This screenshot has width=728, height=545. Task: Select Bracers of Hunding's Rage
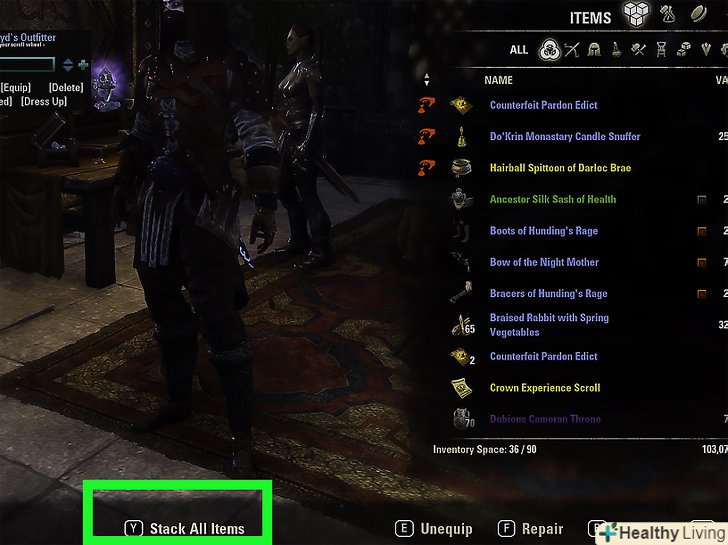(548, 294)
